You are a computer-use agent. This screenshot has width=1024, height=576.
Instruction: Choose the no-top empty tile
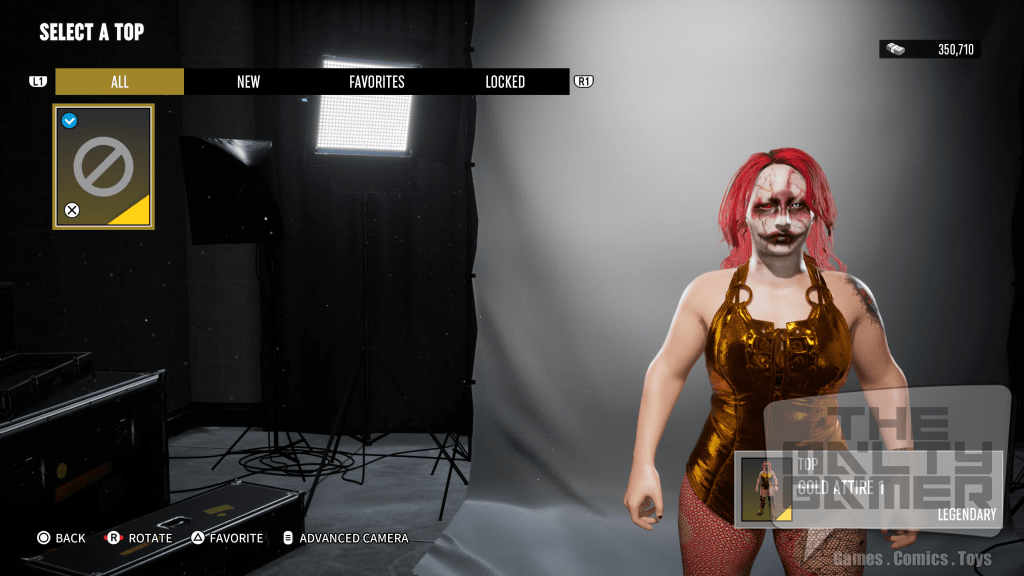coord(103,167)
